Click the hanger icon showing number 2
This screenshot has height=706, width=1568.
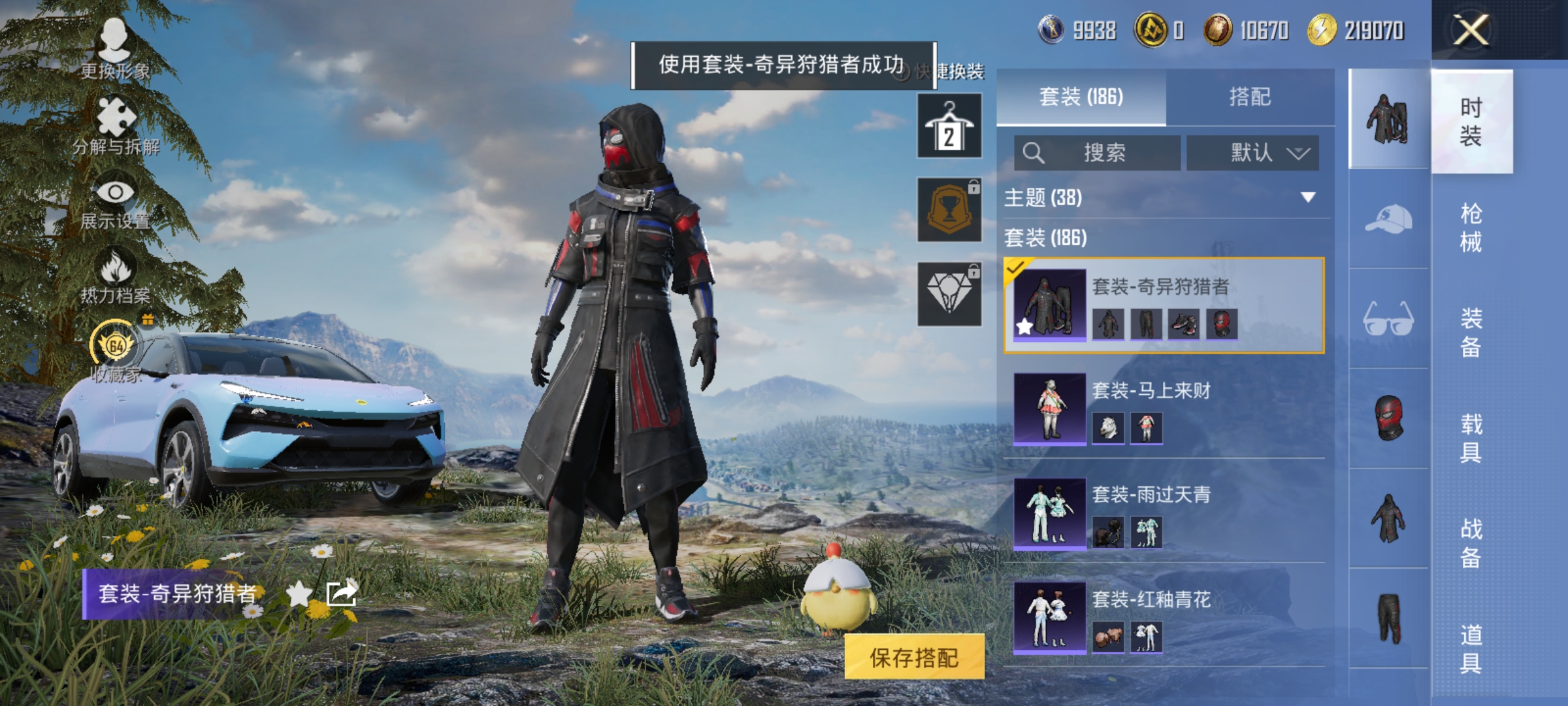click(x=949, y=124)
